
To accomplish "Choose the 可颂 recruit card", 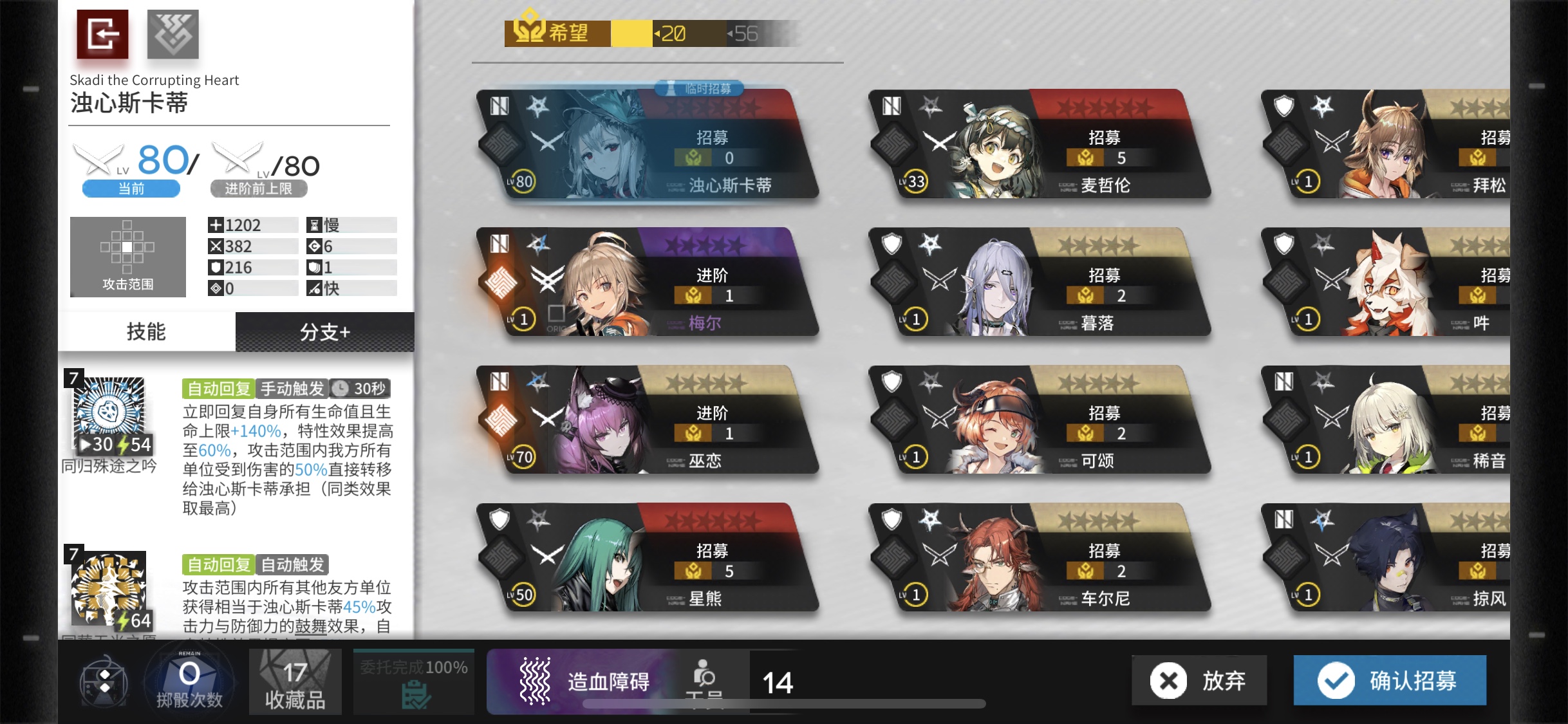I will (x=1039, y=420).
